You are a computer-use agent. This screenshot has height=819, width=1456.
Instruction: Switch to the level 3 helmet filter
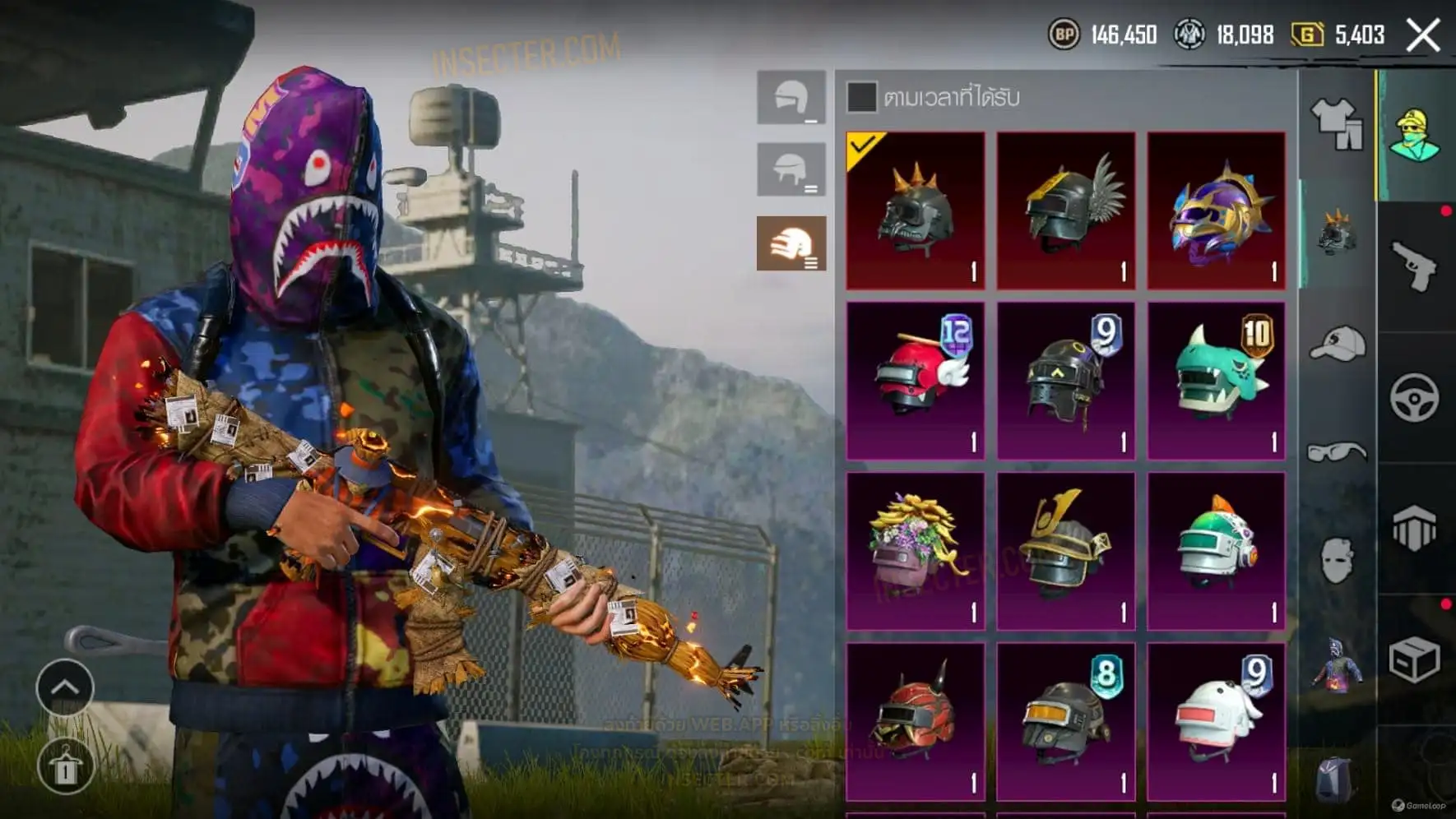791,243
